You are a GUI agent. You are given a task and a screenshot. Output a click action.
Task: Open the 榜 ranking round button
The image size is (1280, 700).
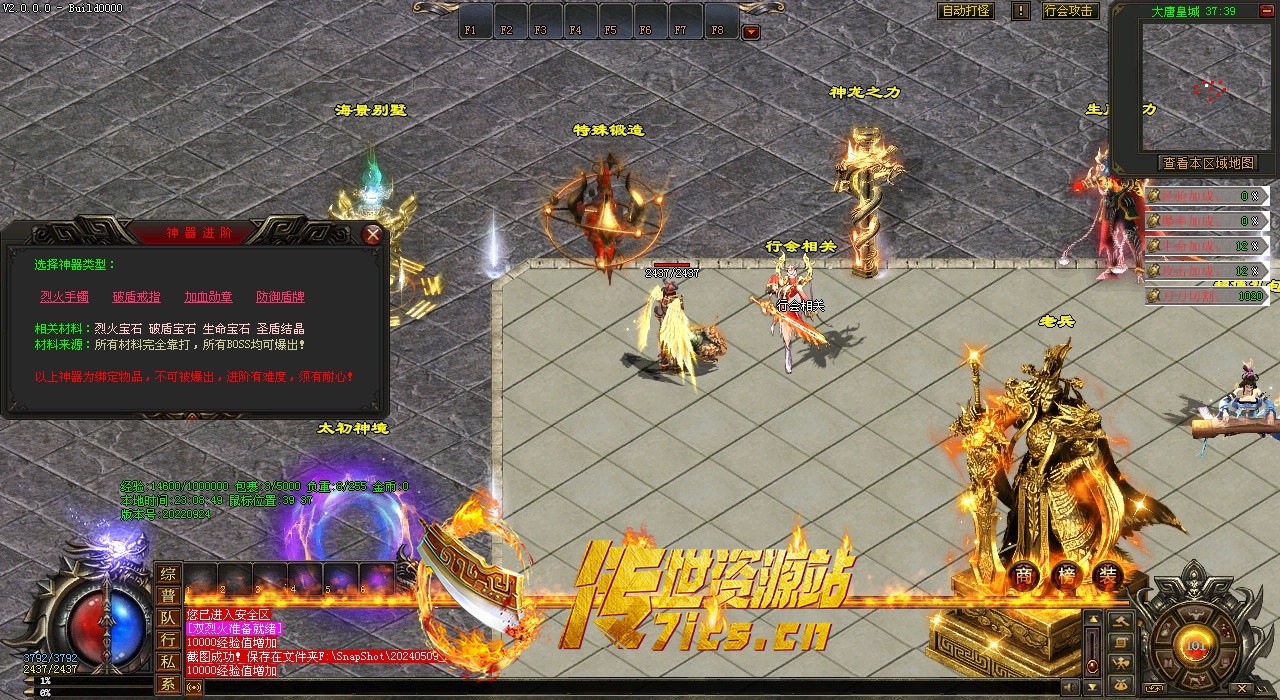[1065, 576]
